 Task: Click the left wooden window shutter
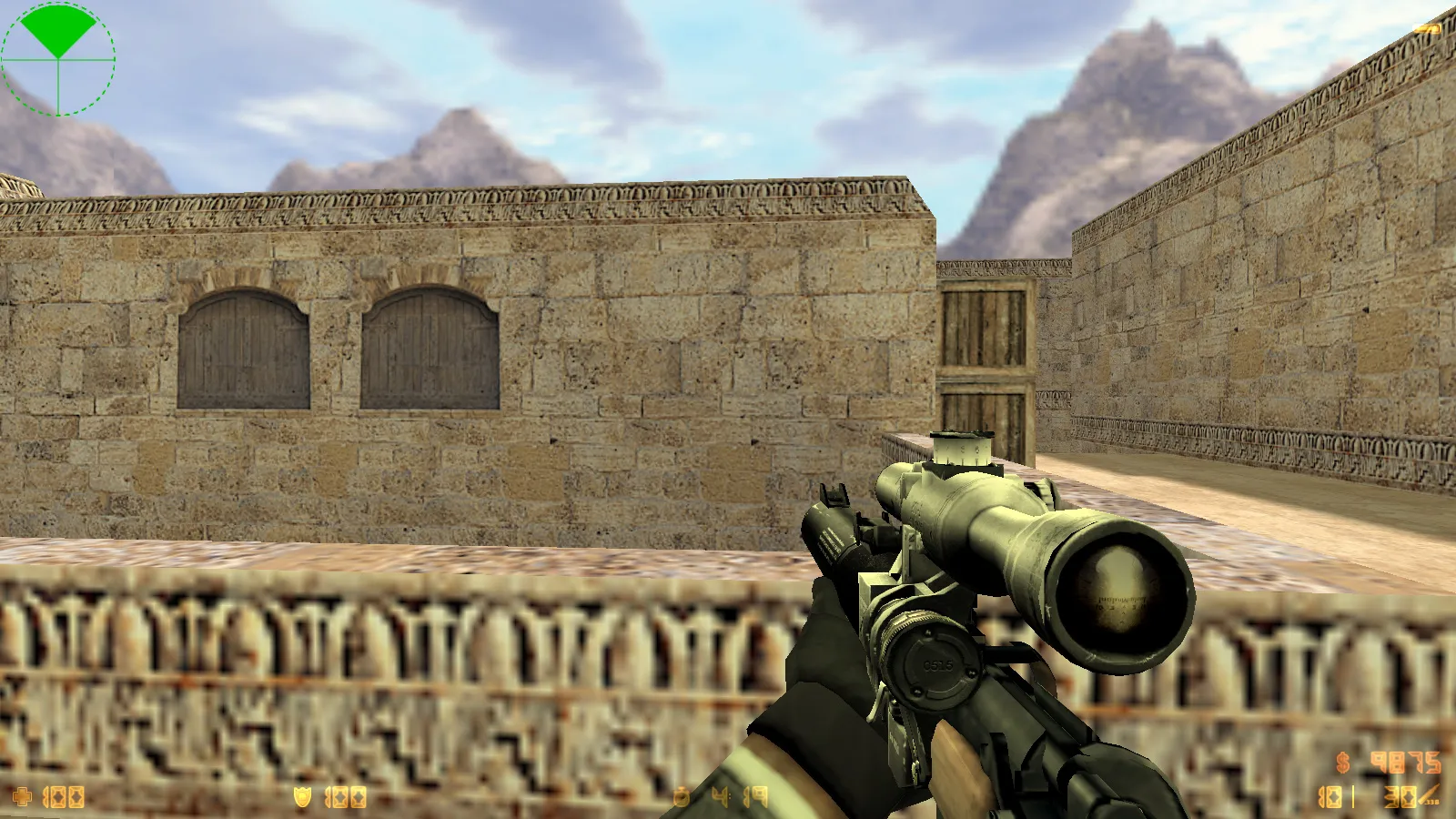coord(244,350)
